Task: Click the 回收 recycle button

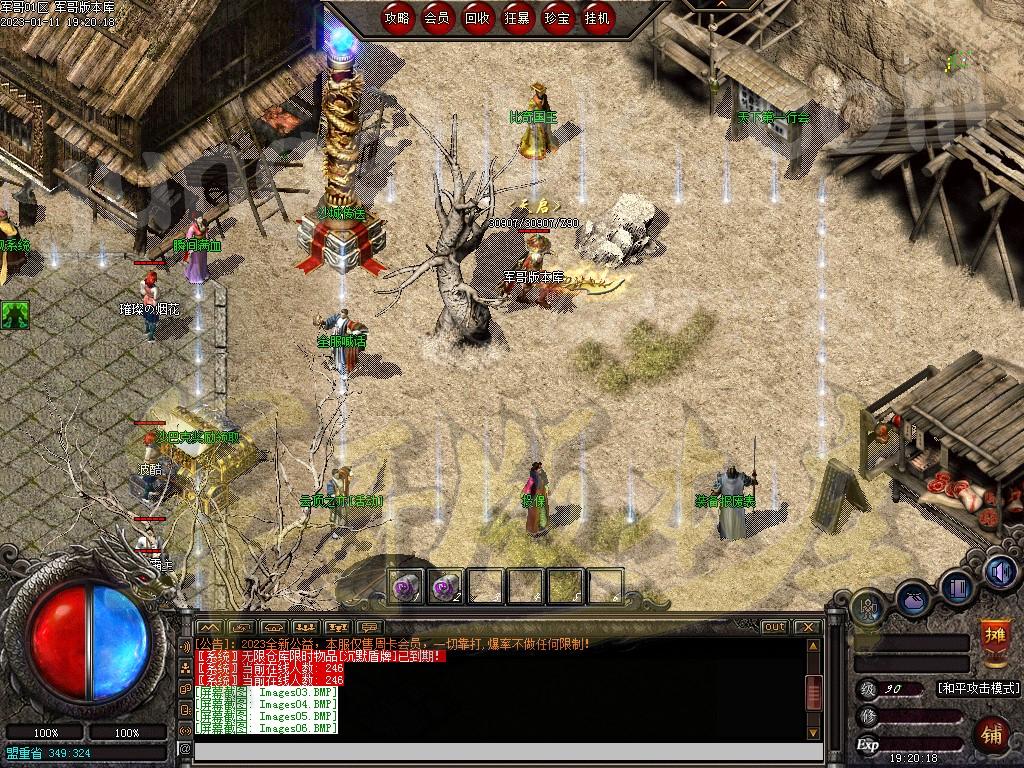Action: pos(478,18)
